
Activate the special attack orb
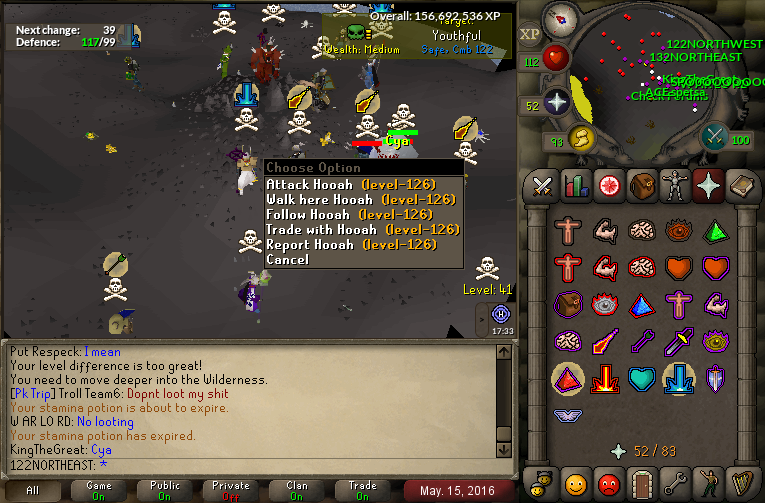coord(715,136)
